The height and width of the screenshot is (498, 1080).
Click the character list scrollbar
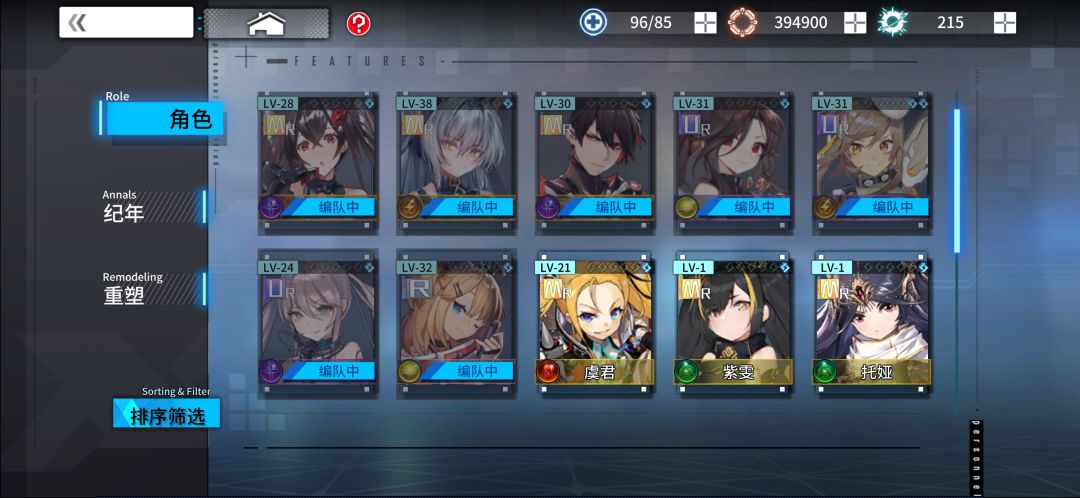click(x=957, y=180)
